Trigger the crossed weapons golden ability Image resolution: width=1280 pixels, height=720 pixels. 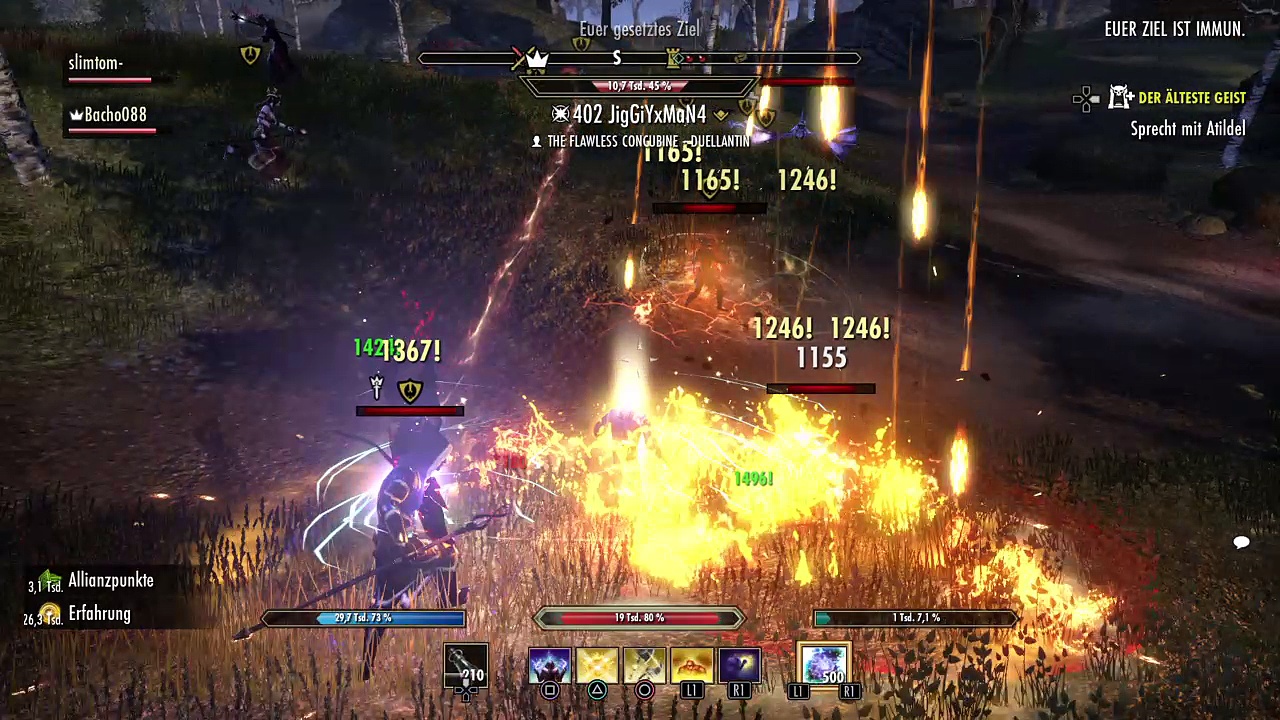(645, 666)
